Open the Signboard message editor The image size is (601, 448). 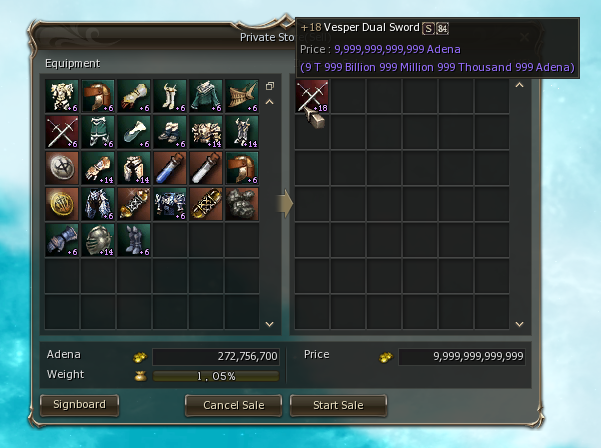tap(79, 405)
